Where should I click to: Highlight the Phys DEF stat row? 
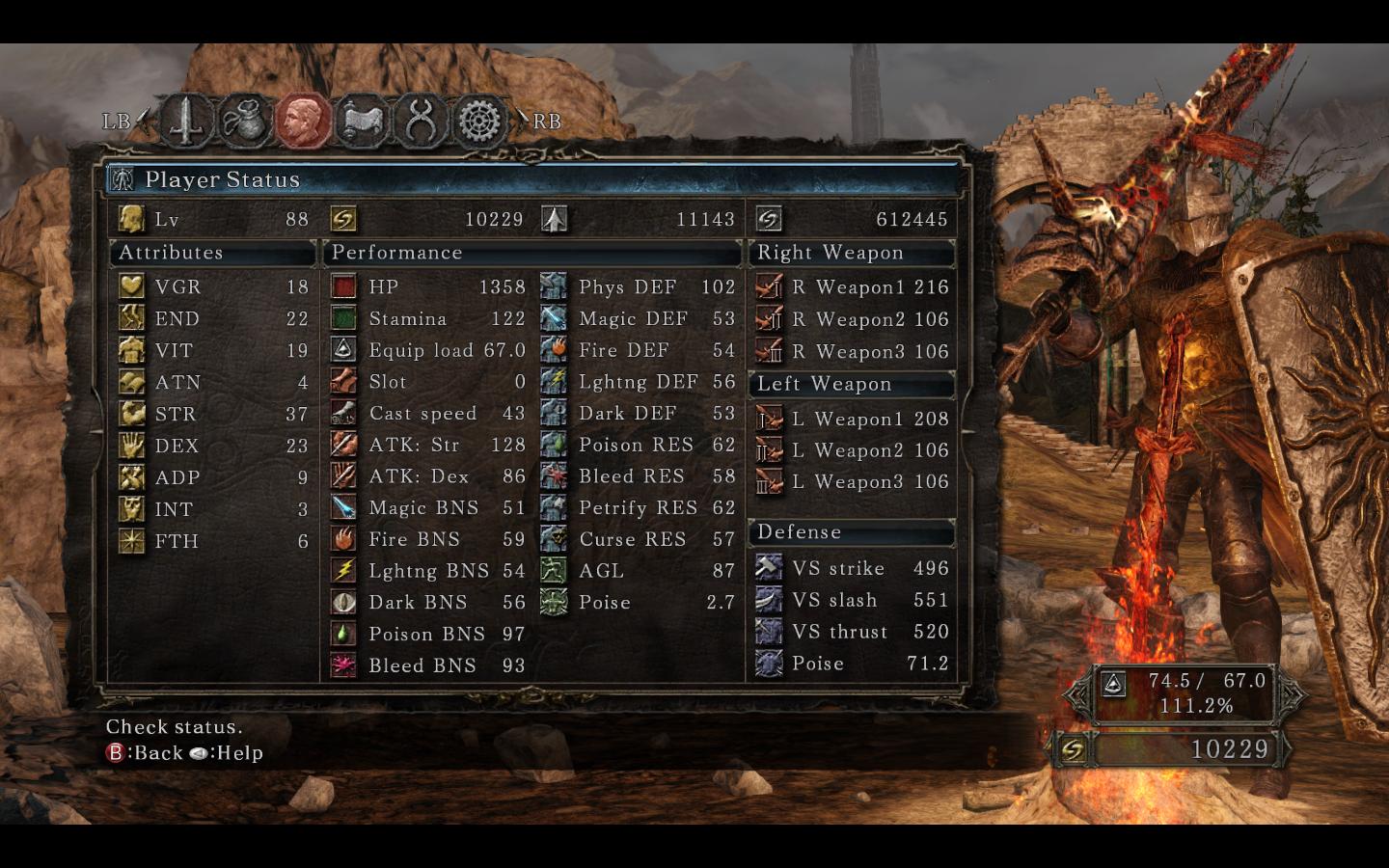[639, 286]
